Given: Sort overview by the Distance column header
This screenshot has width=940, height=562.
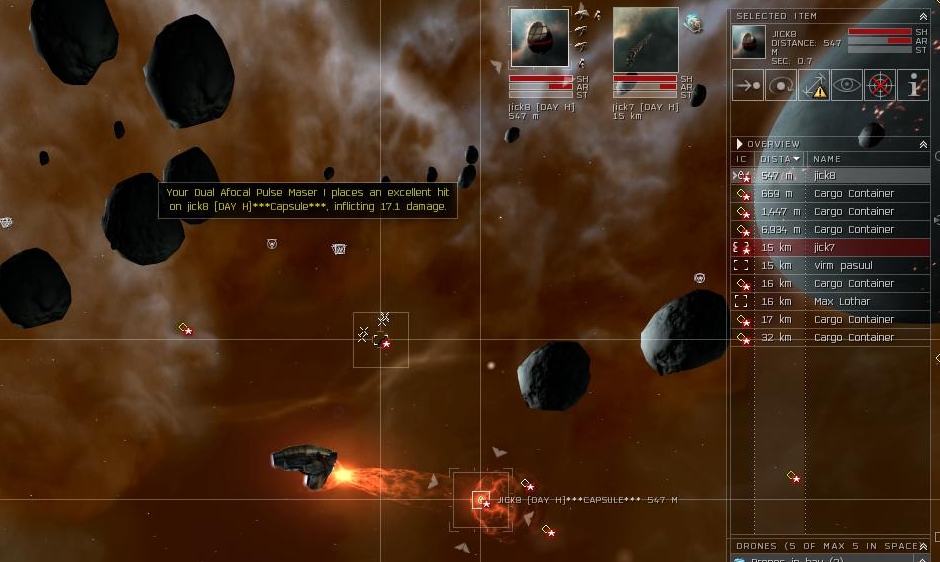Looking at the screenshot, I should point(780,159).
